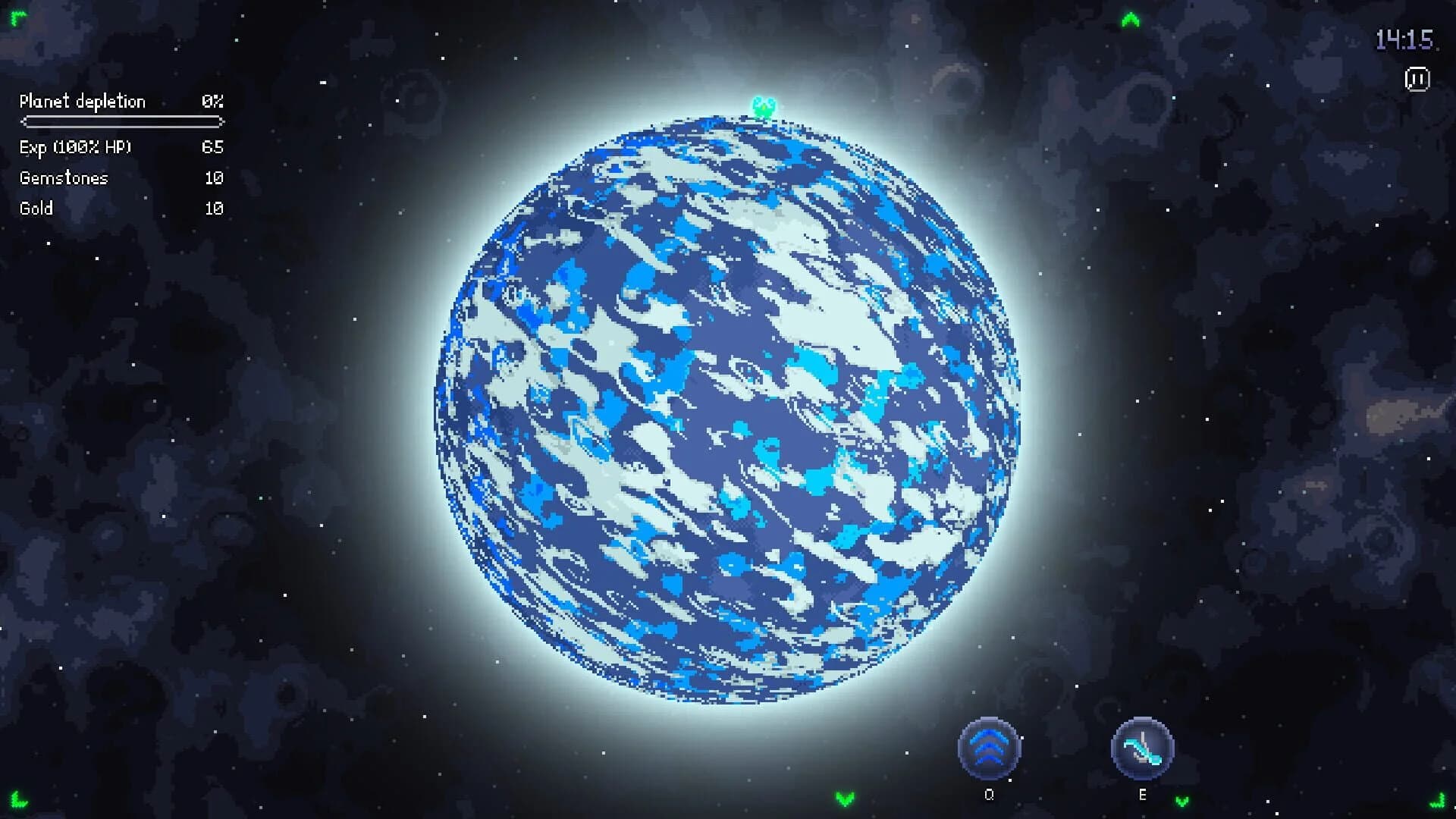Image resolution: width=1456 pixels, height=819 pixels.
Task: Click the Exp value showing 65
Action: tap(214, 147)
